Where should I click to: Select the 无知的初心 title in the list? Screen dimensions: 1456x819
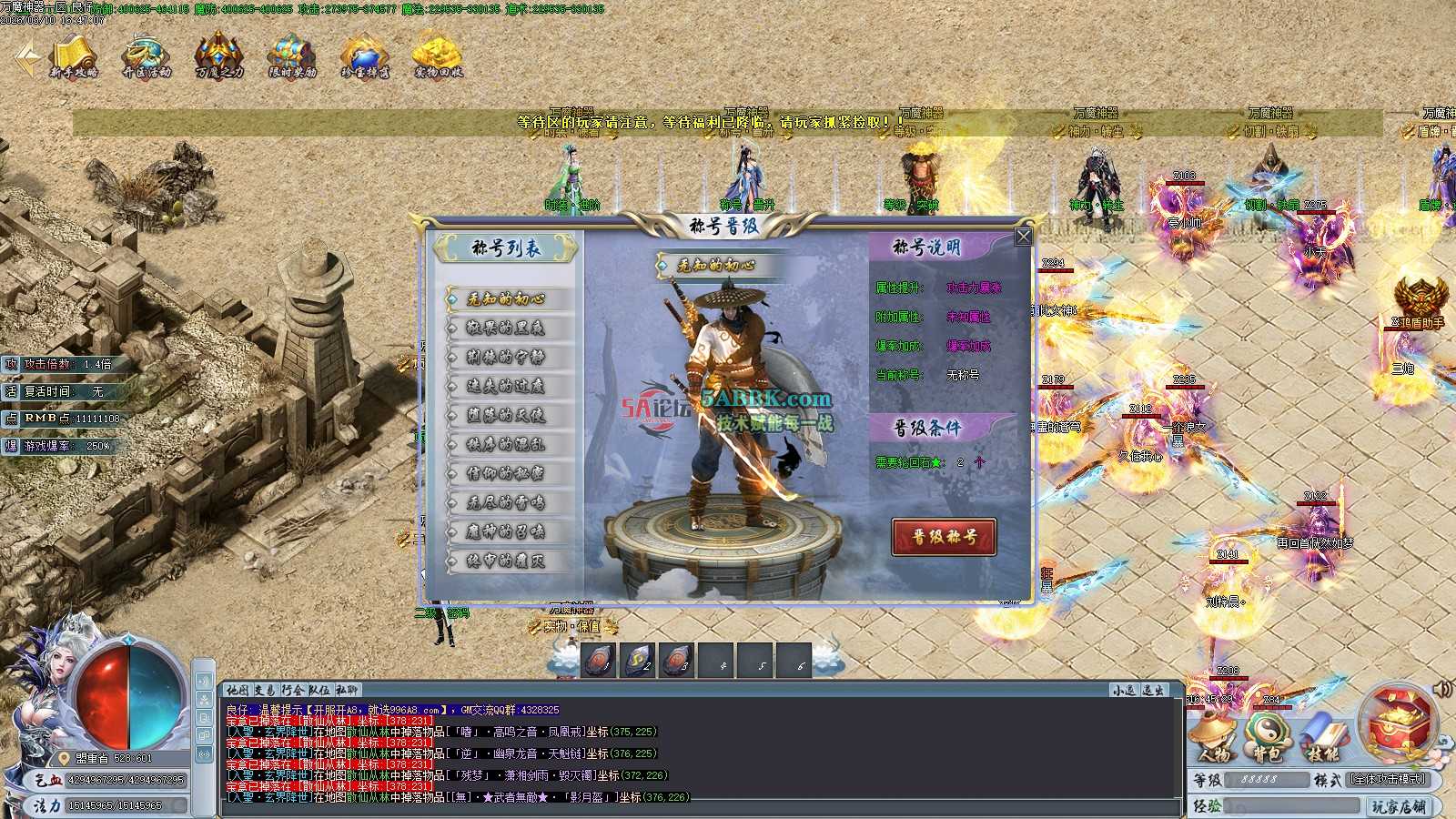point(507,298)
